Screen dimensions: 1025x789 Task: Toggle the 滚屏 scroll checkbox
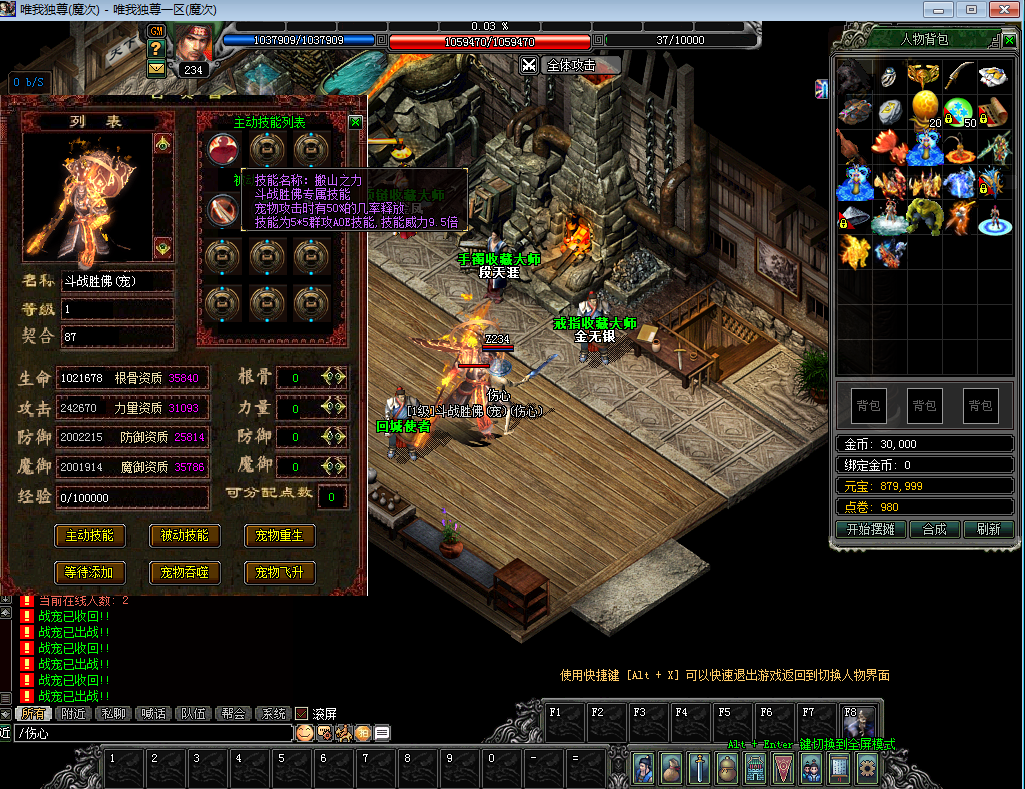[x=301, y=714]
